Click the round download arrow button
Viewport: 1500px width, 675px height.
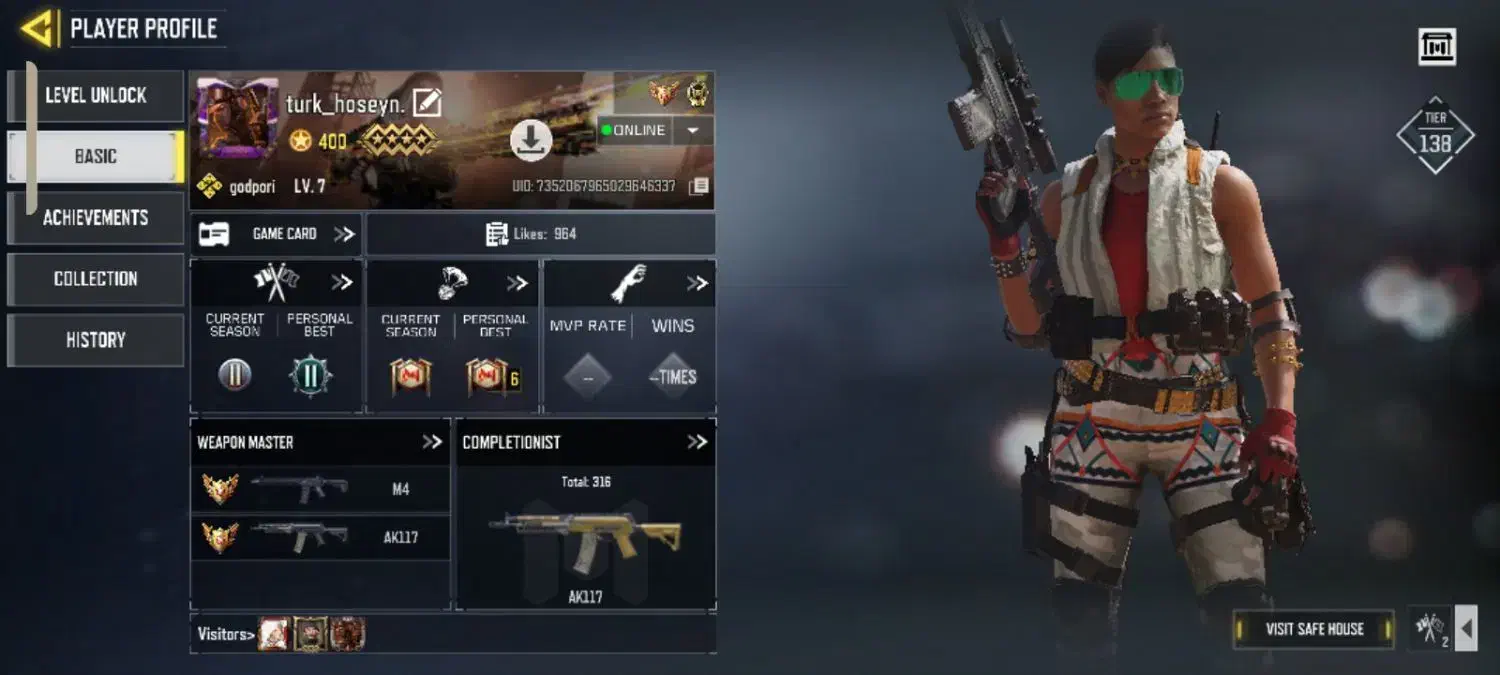pos(531,140)
